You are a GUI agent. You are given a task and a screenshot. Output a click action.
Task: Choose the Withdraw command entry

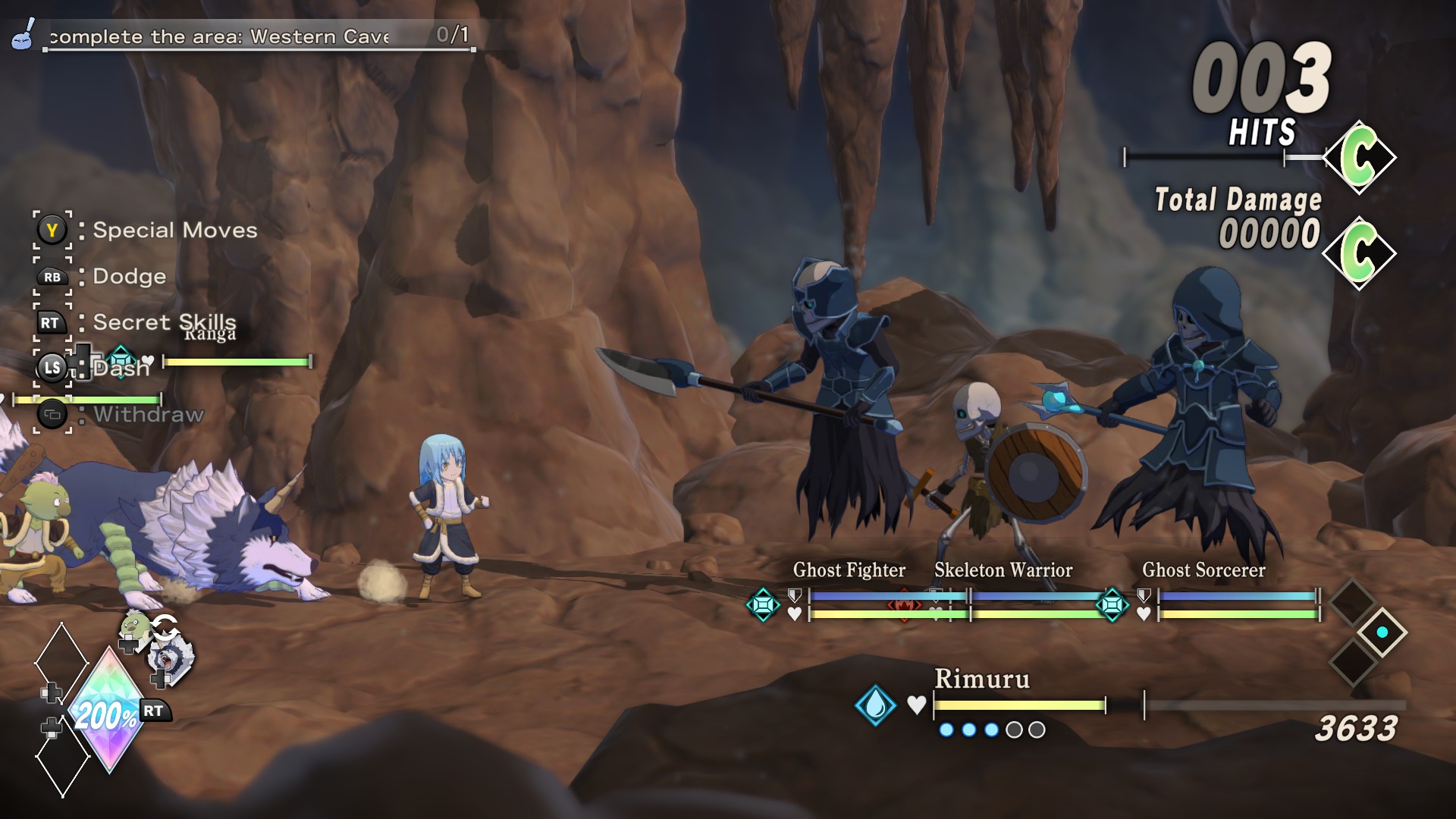(x=148, y=415)
